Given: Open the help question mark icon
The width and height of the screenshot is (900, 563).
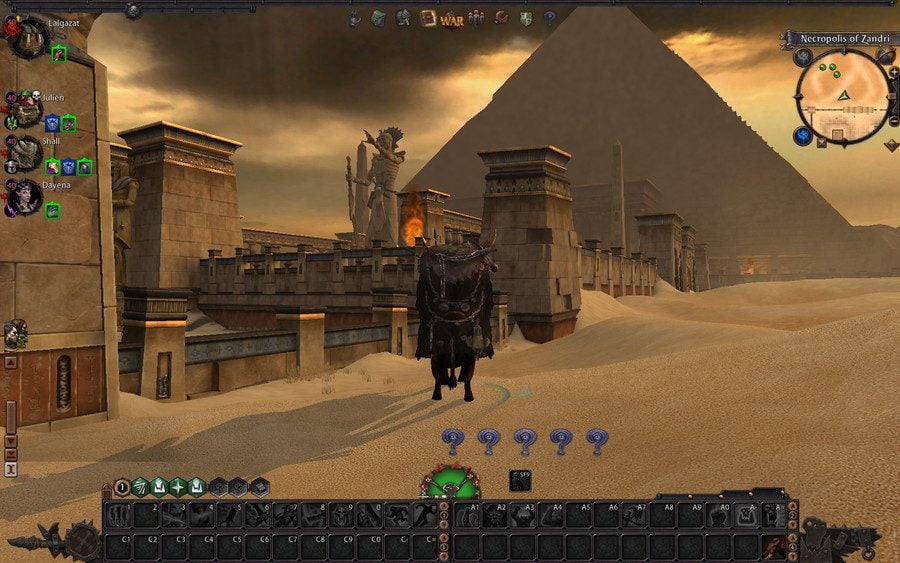Looking at the screenshot, I should [x=549, y=18].
